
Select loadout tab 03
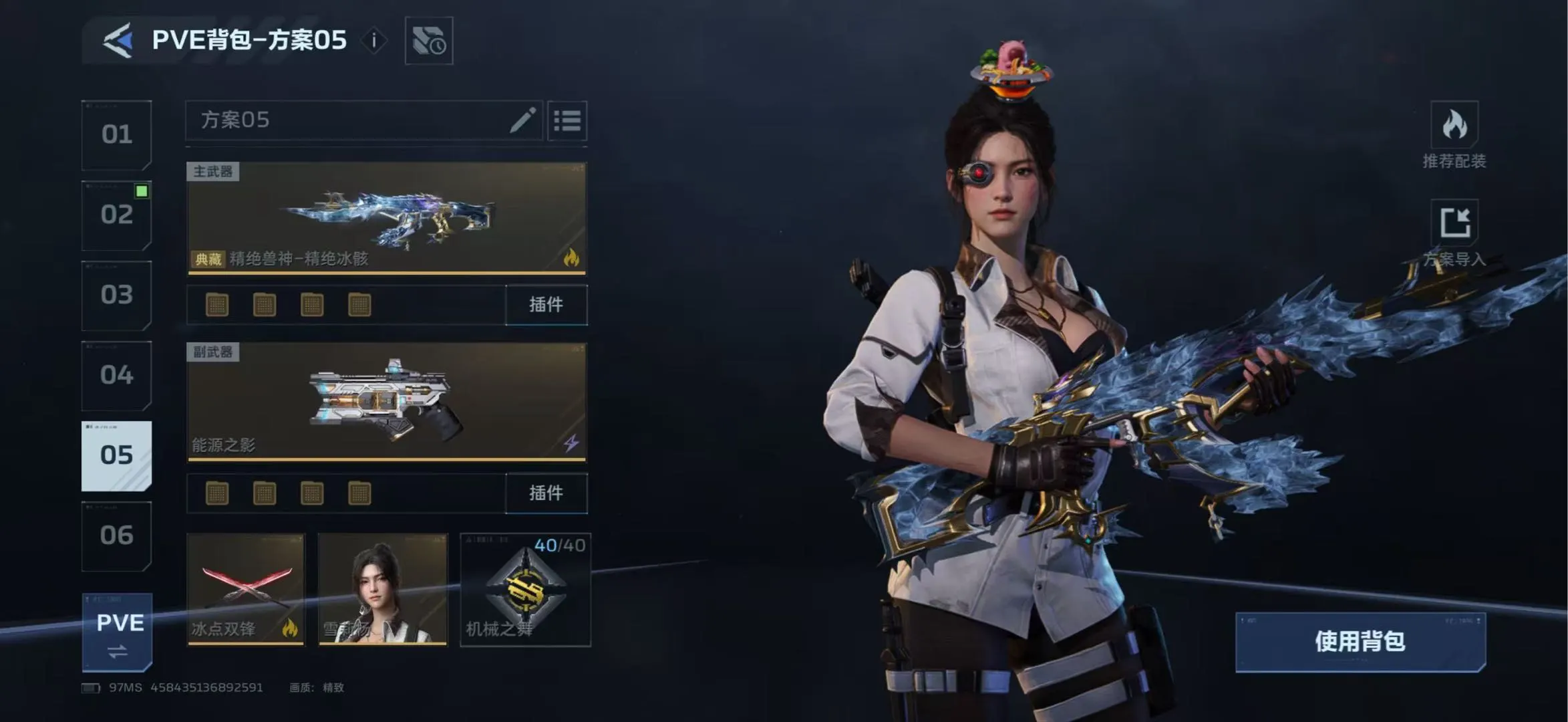pos(117,295)
